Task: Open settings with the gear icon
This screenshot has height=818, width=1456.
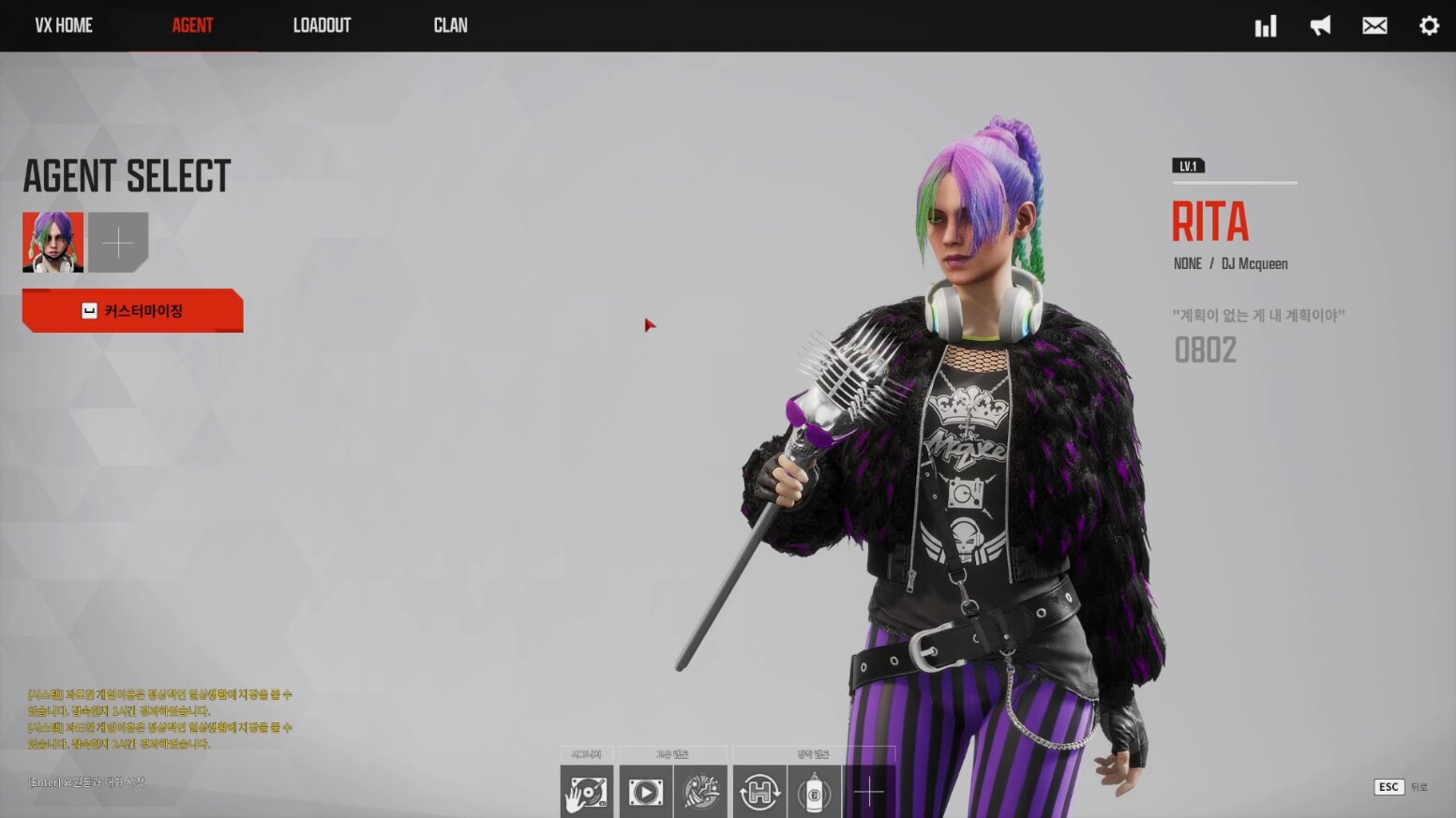Action: (1429, 26)
